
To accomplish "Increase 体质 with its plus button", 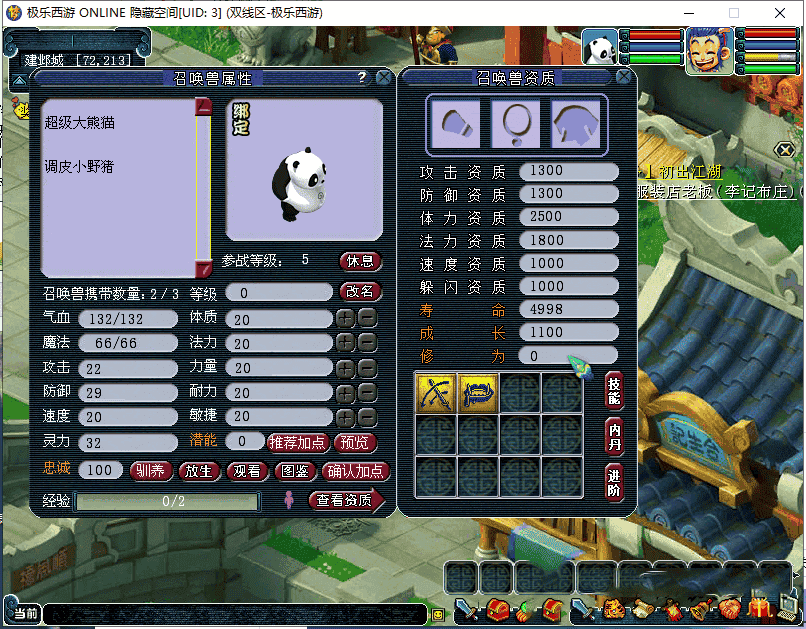I will [x=345, y=318].
